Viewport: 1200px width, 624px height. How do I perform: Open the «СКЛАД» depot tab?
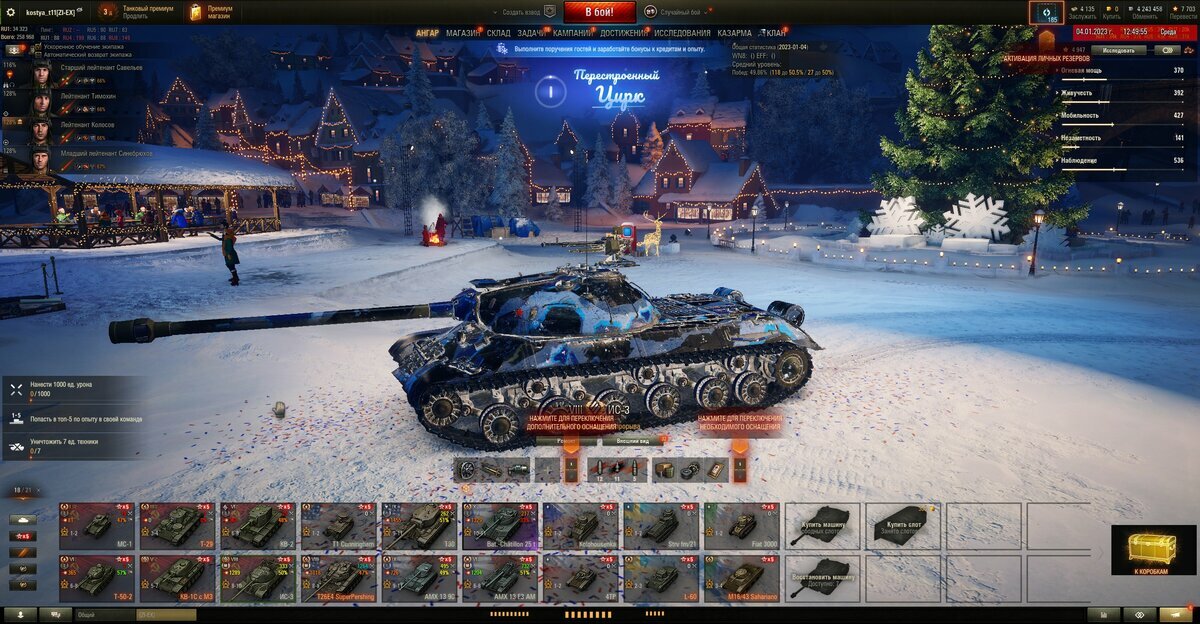click(498, 33)
